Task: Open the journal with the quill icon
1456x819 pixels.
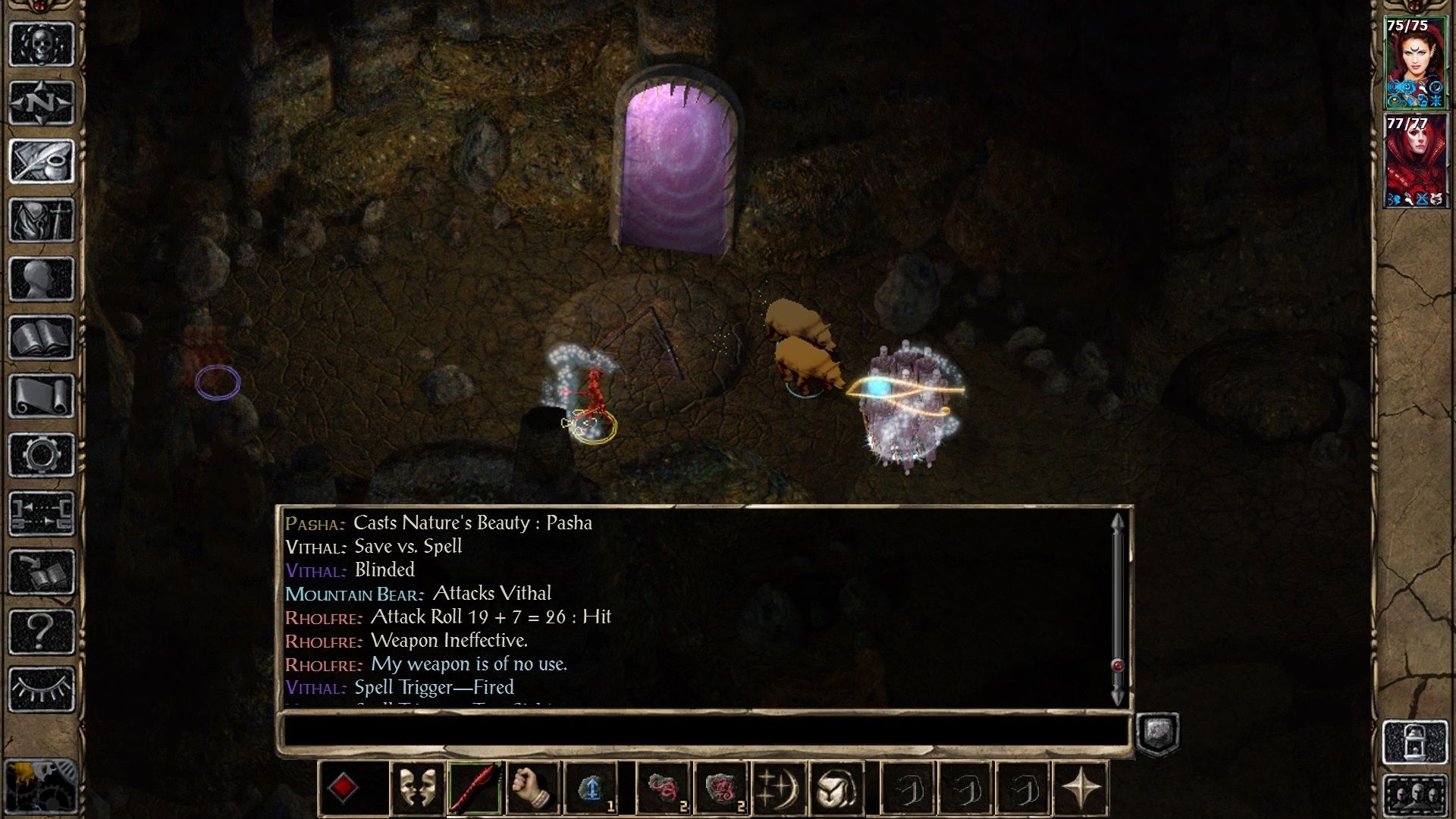Action: pyautogui.click(x=42, y=161)
